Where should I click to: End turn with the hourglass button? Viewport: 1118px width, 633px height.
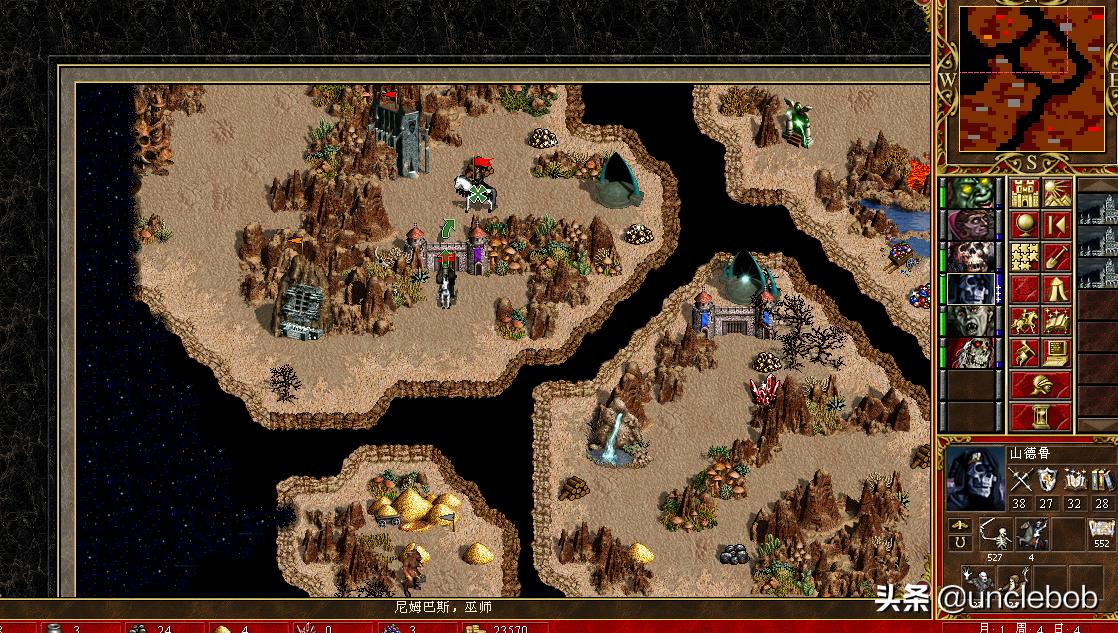tap(1040, 416)
